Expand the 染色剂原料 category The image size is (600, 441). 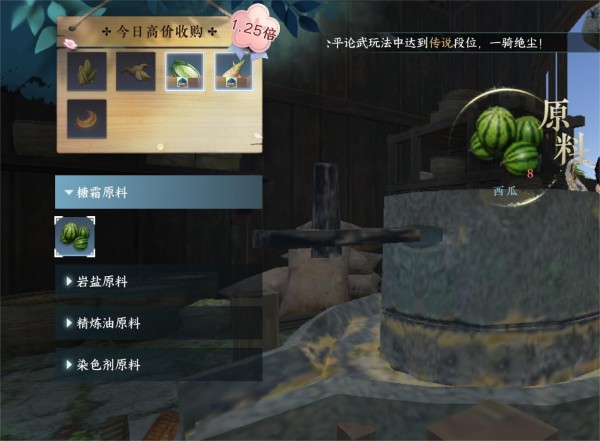(x=158, y=365)
